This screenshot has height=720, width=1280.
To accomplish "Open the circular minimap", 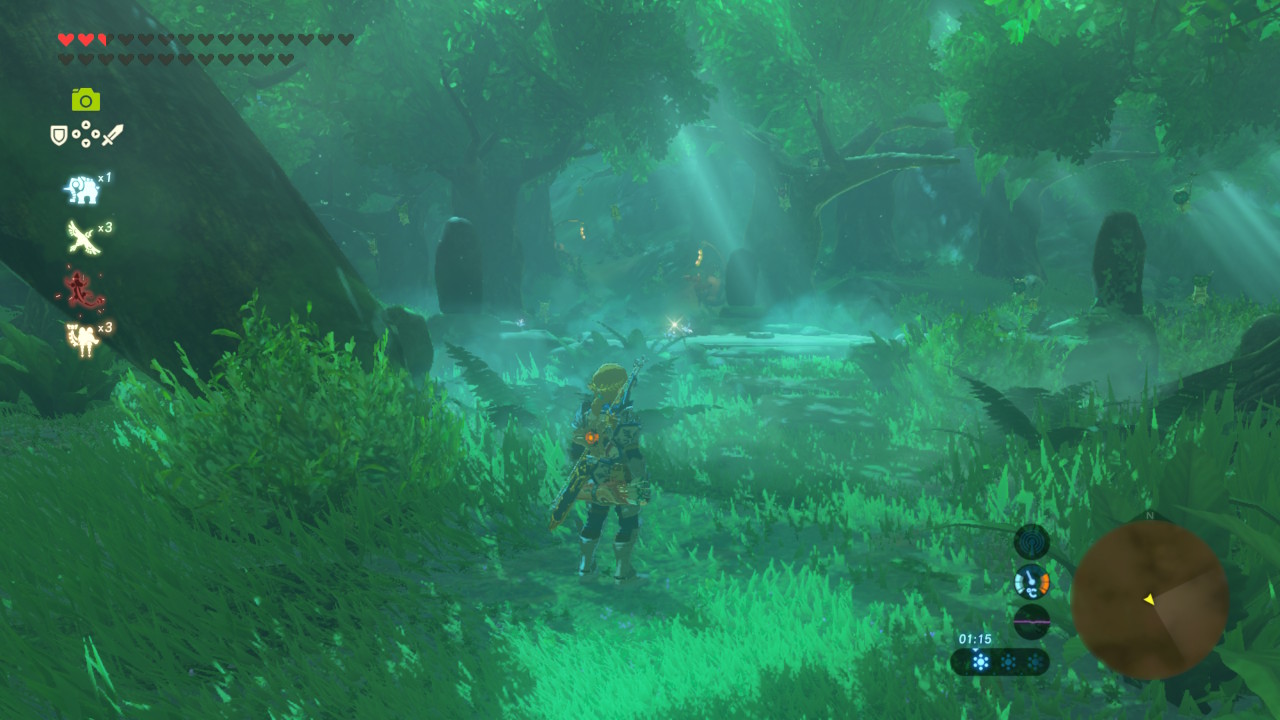I will [x=1149, y=600].
